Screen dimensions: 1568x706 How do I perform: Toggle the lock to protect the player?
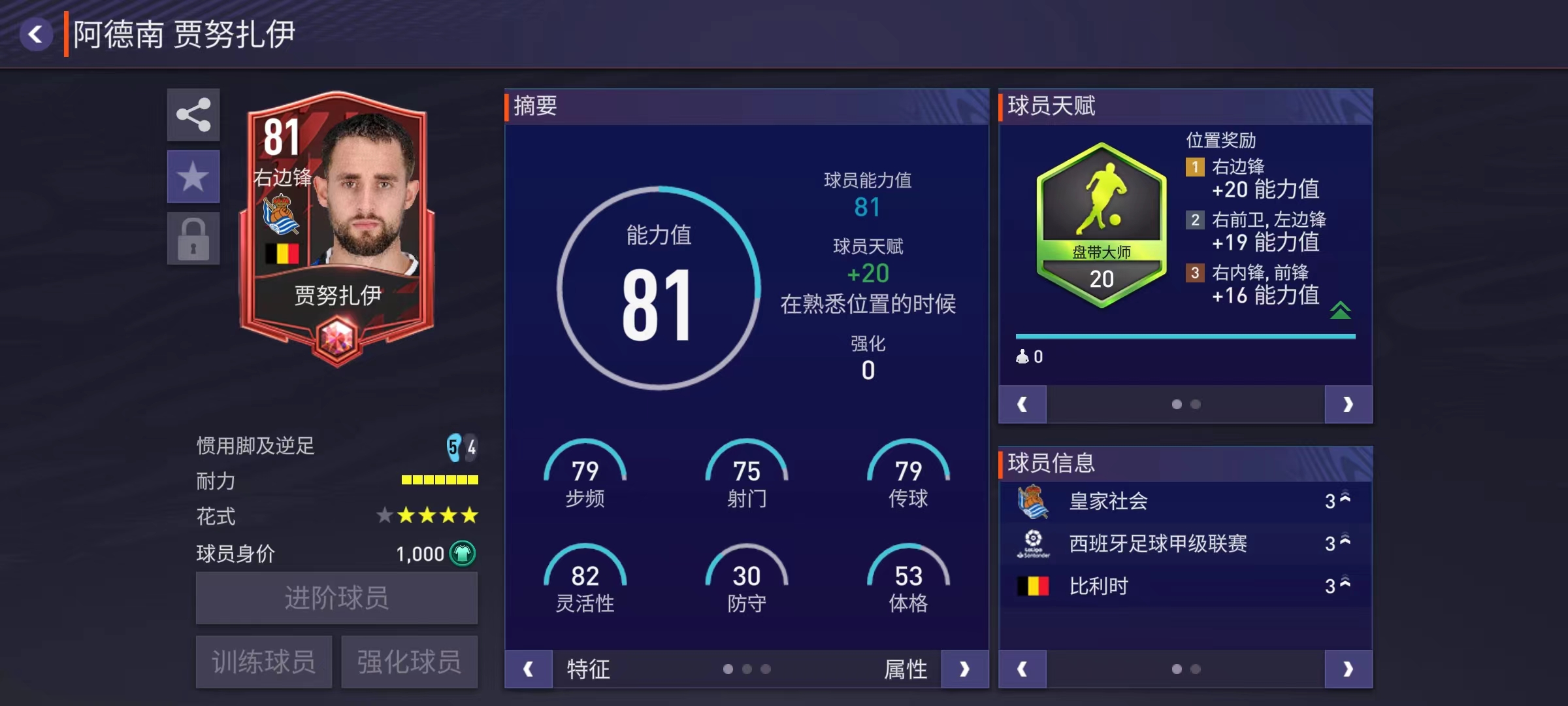point(193,237)
